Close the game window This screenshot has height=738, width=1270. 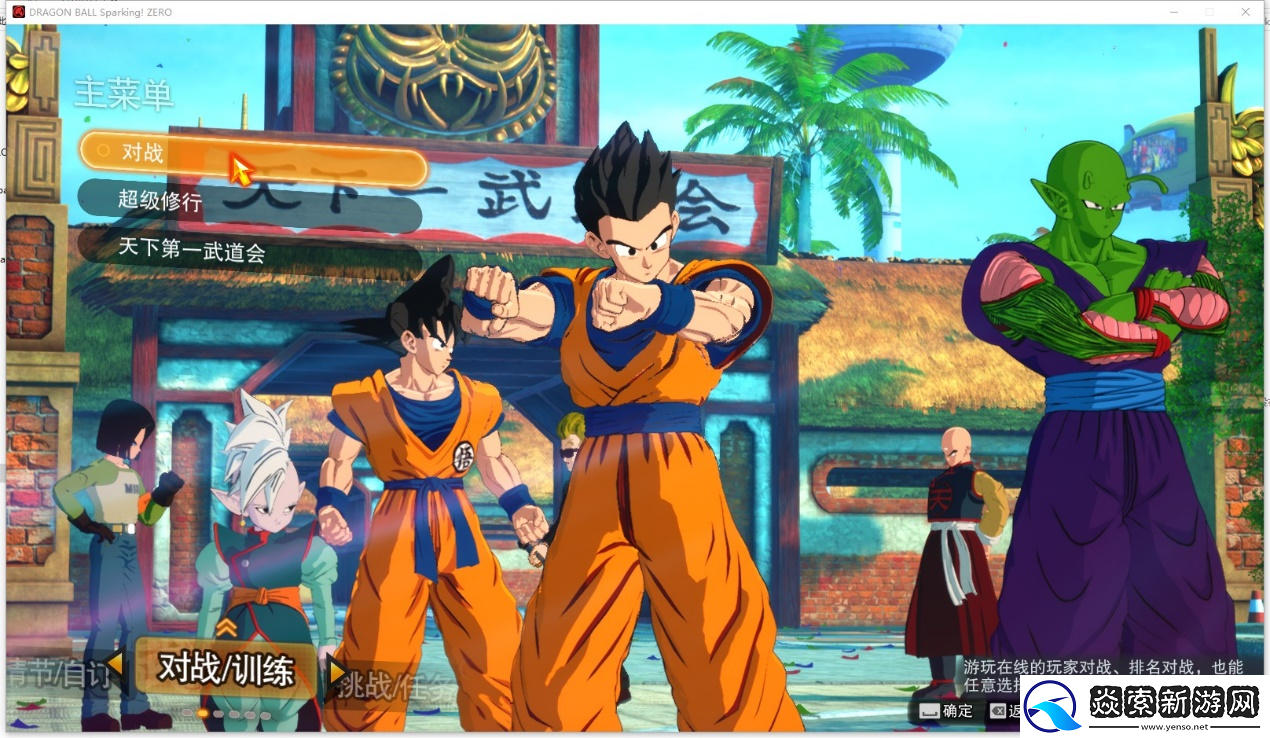click(1245, 11)
